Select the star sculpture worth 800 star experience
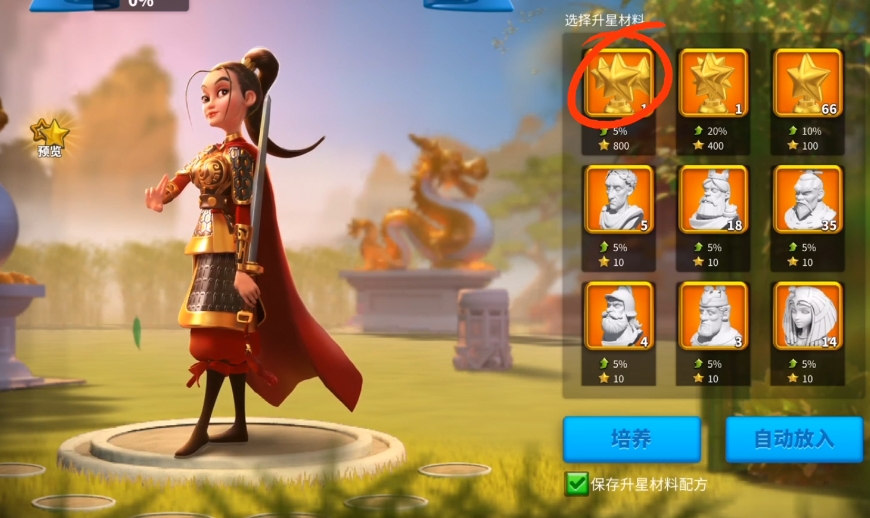Image resolution: width=870 pixels, height=518 pixels. click(x=619, y=82)
